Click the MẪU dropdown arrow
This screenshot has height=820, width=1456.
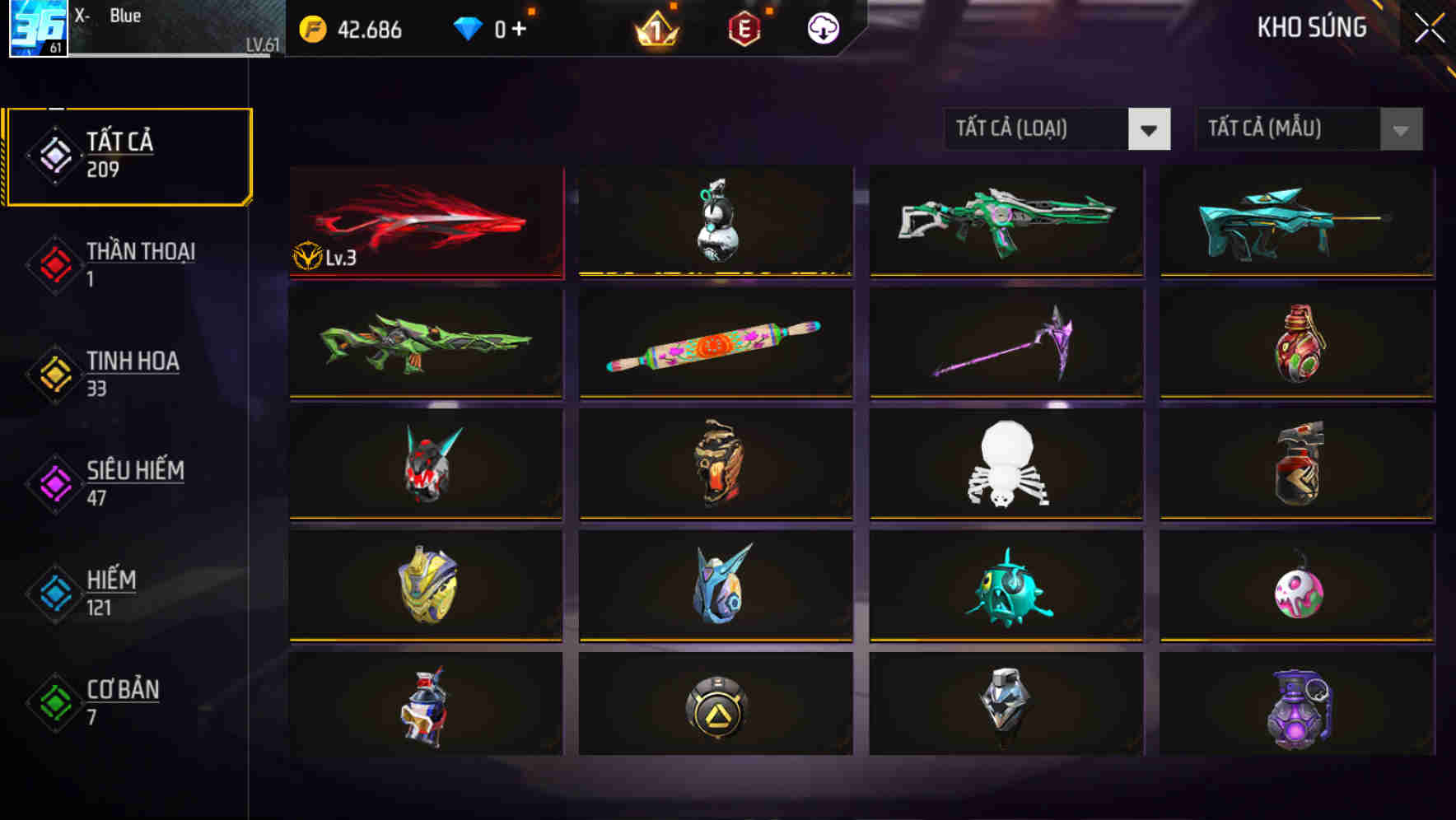click(x=1400, y=129)
